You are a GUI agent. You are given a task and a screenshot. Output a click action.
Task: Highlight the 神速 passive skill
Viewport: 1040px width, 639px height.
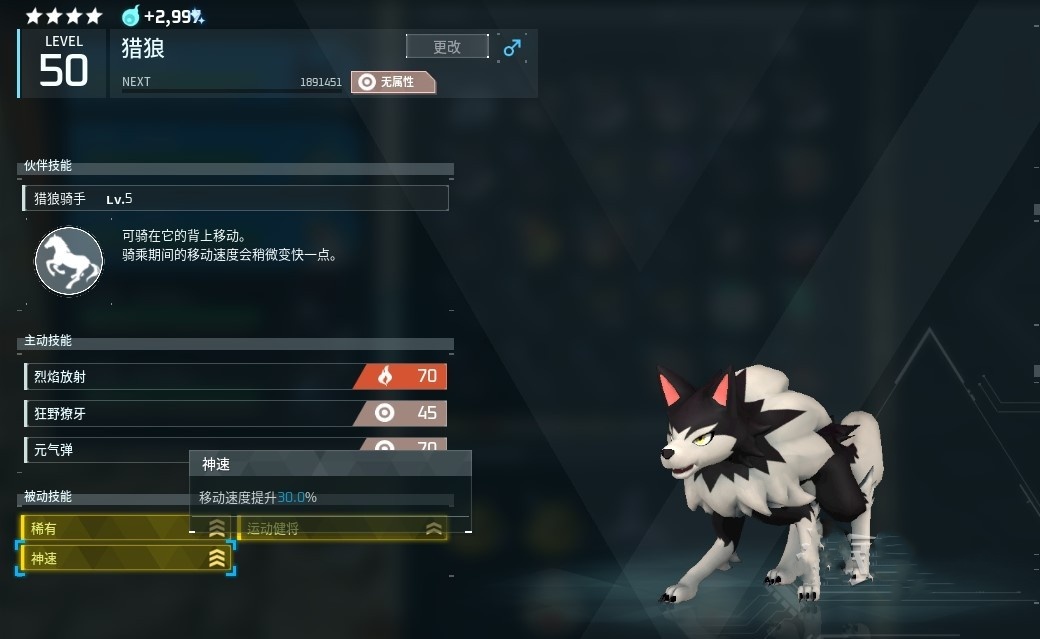coord(125,558)
